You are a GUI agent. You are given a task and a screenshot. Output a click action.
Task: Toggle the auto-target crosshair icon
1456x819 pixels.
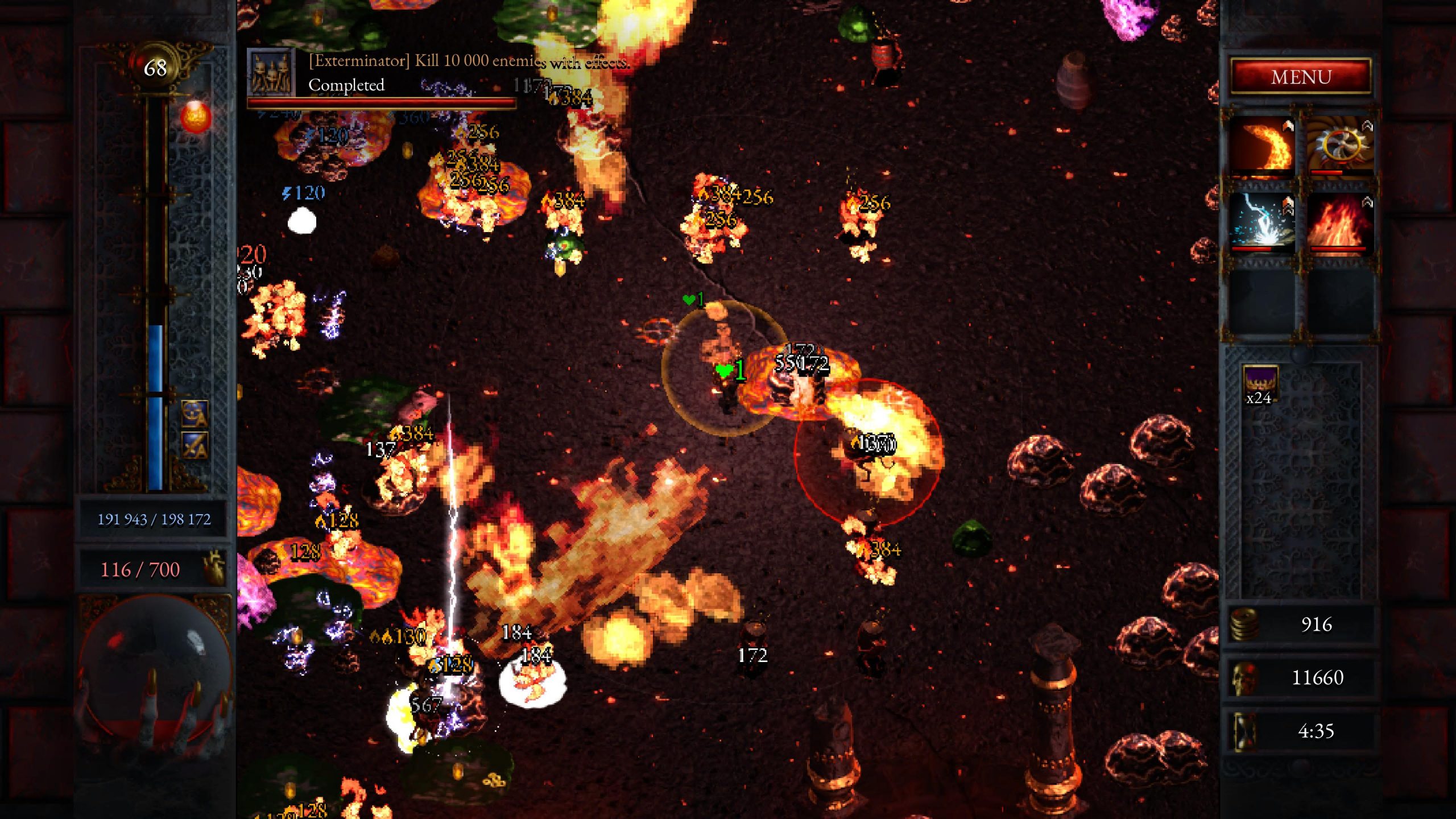tap(195, 413)
